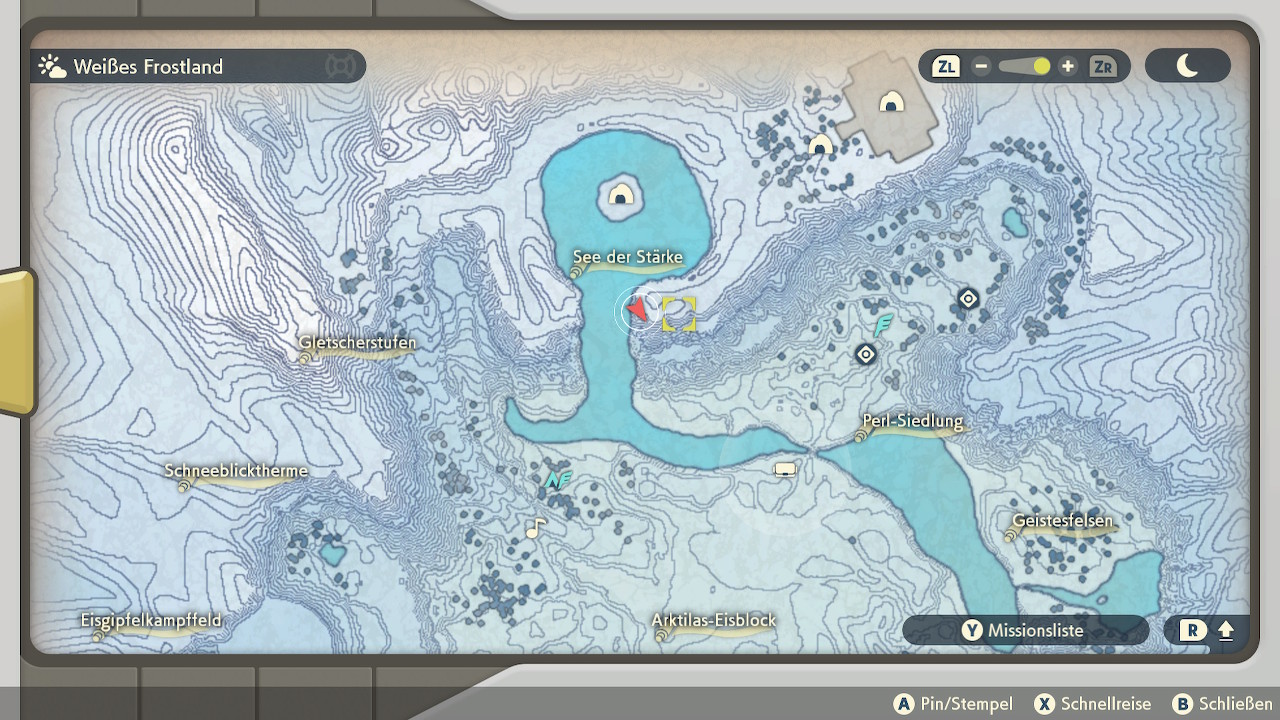
Task: Click the red player arrow marker
Action: click(x=636, y=311)
